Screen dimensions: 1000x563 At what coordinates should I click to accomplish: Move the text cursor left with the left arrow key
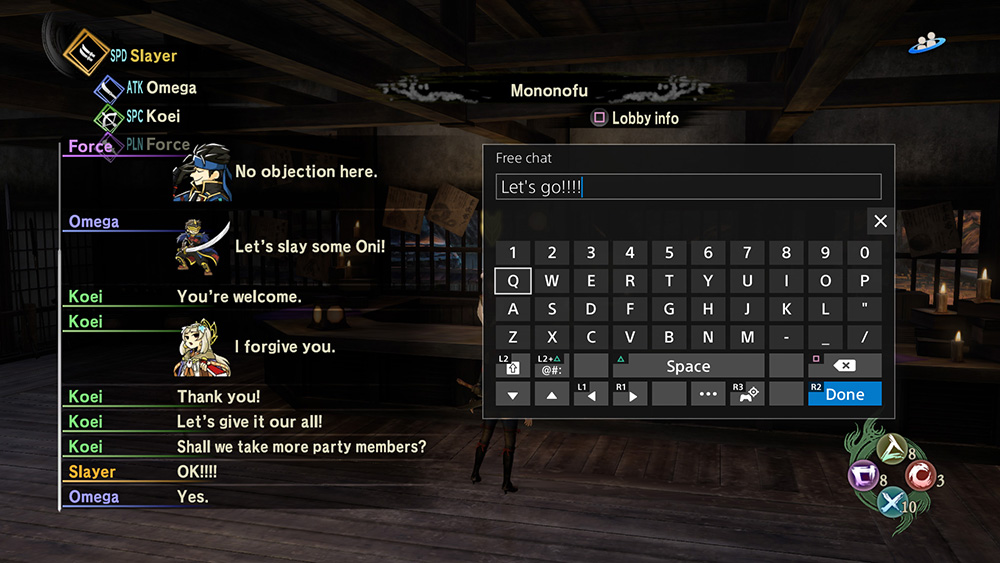(x=591, y=394)
